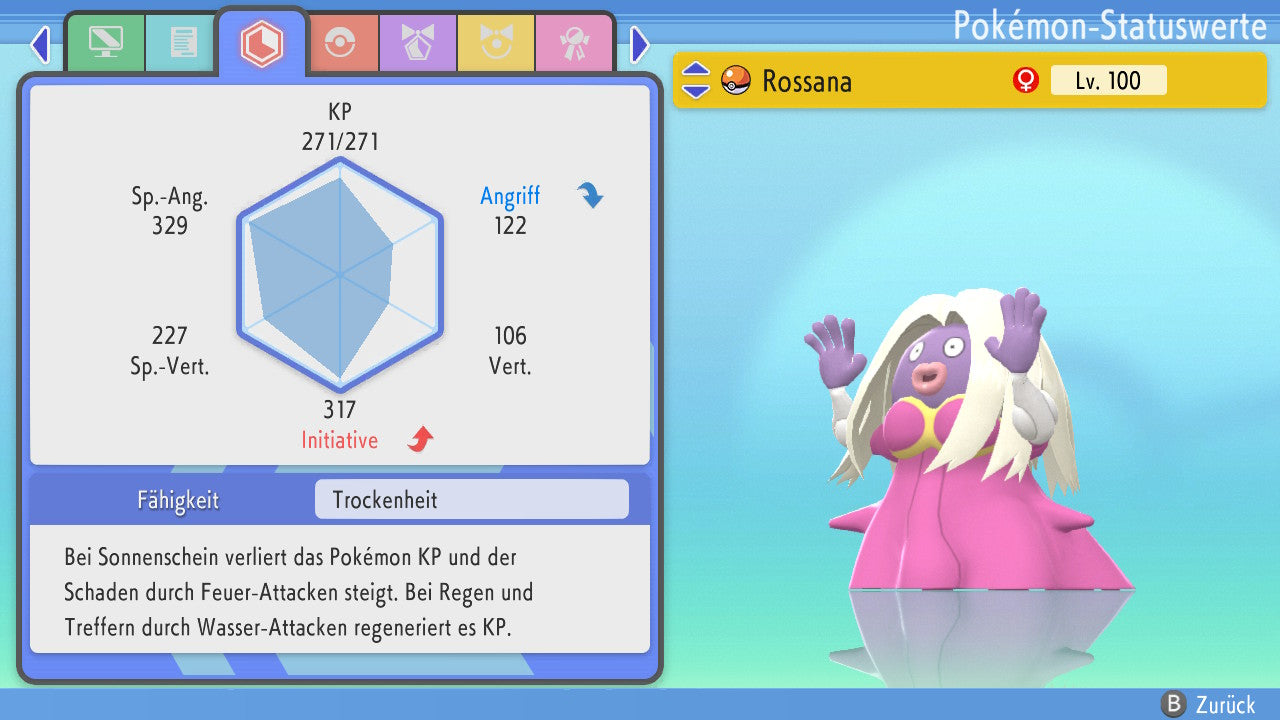
Task: Select the Trockenheit ability field
Action: [471, 499]
